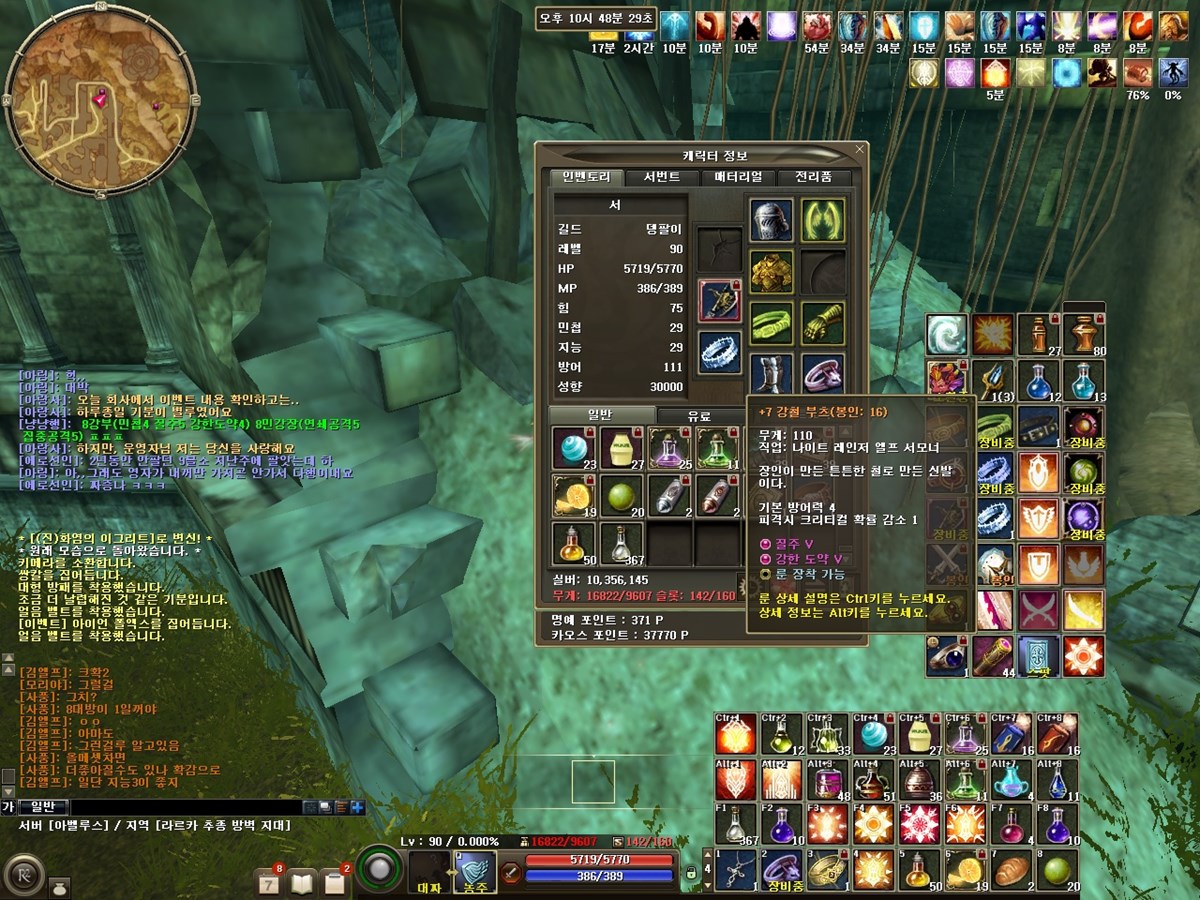
Task: Open the clipboard icon with badge 2
Action: [335, 881]
